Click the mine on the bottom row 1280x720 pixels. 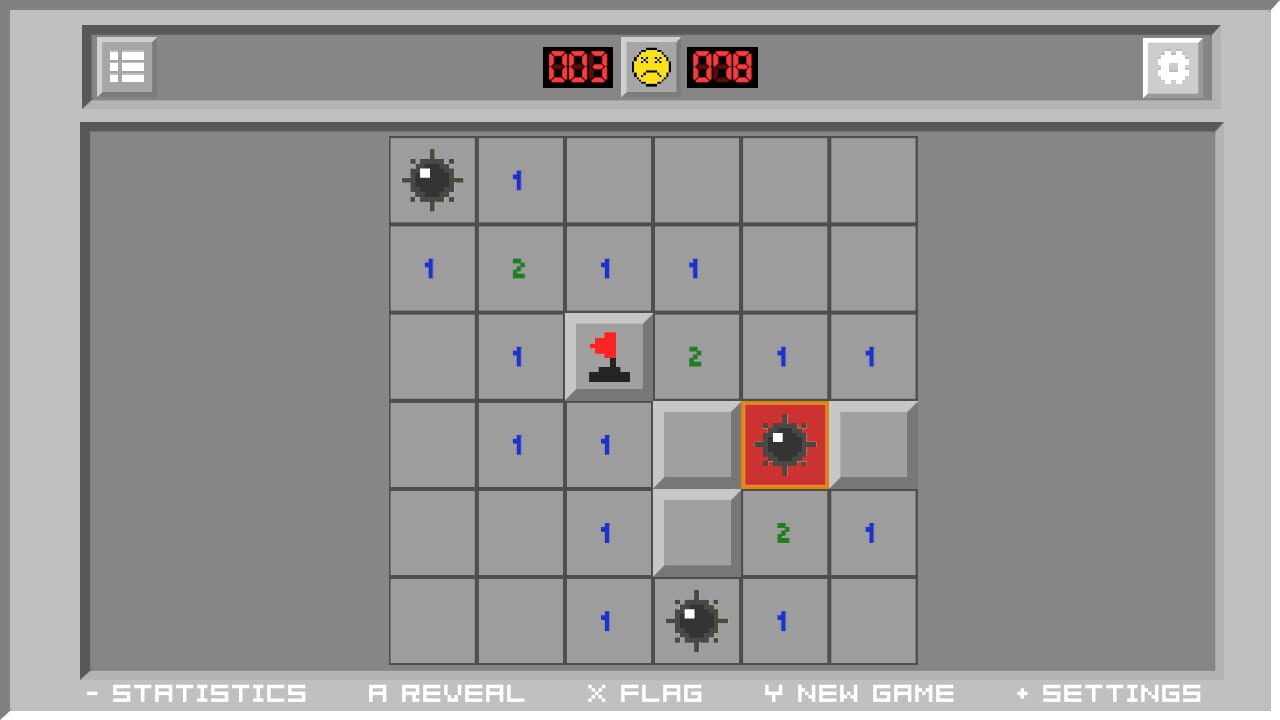click(x=697, y=621)
